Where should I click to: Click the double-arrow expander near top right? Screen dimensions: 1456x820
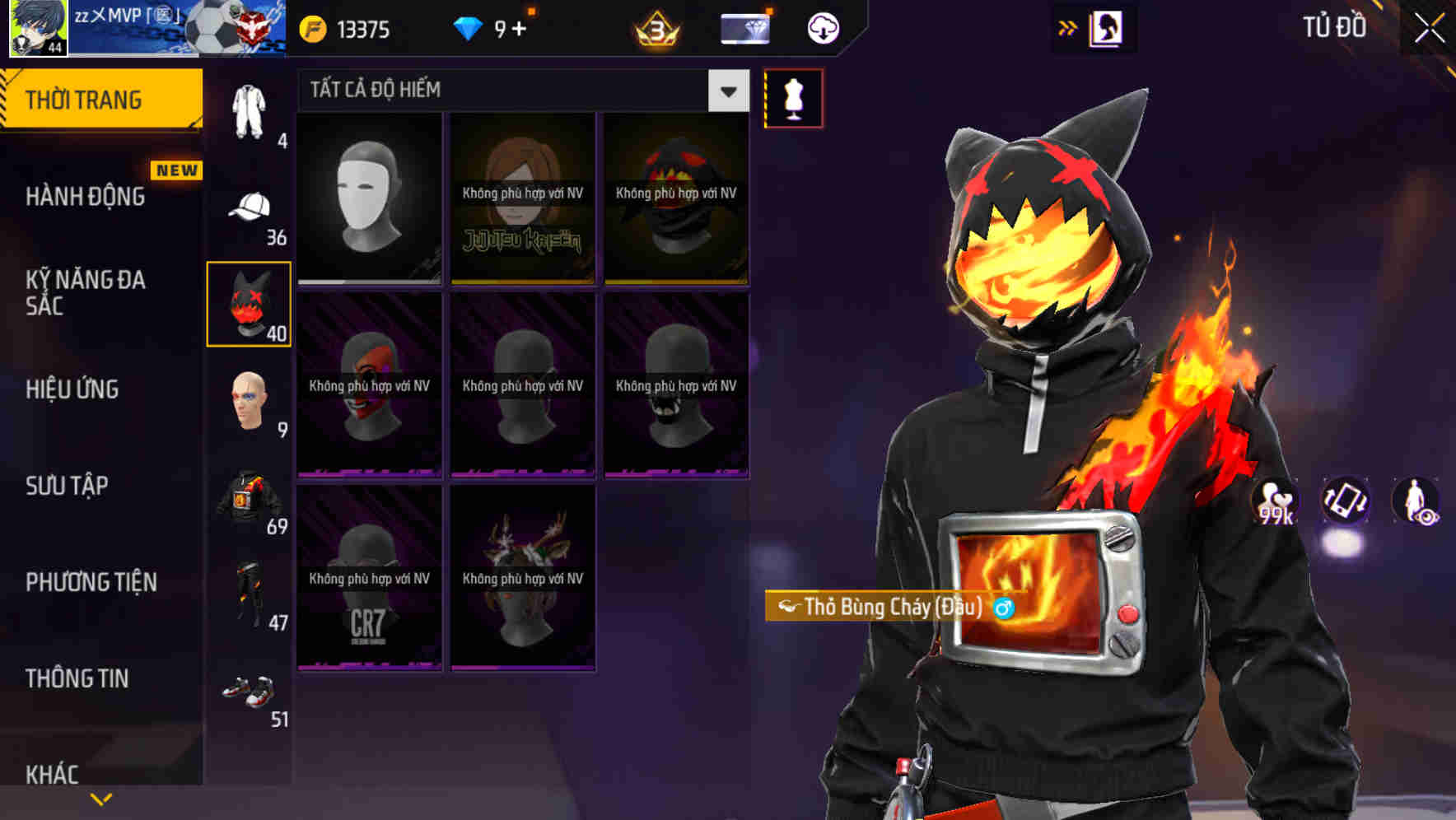1068,27
